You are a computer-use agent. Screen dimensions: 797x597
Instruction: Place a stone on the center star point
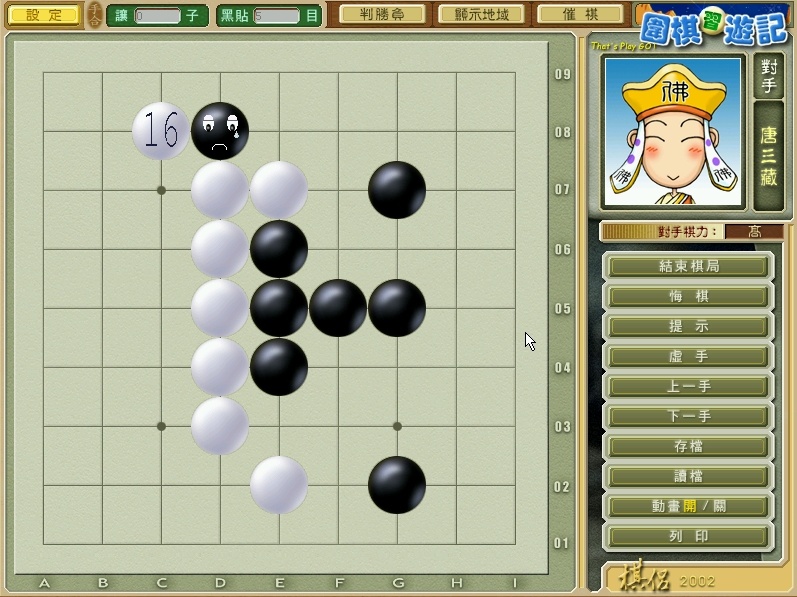[x=279, y=308]
